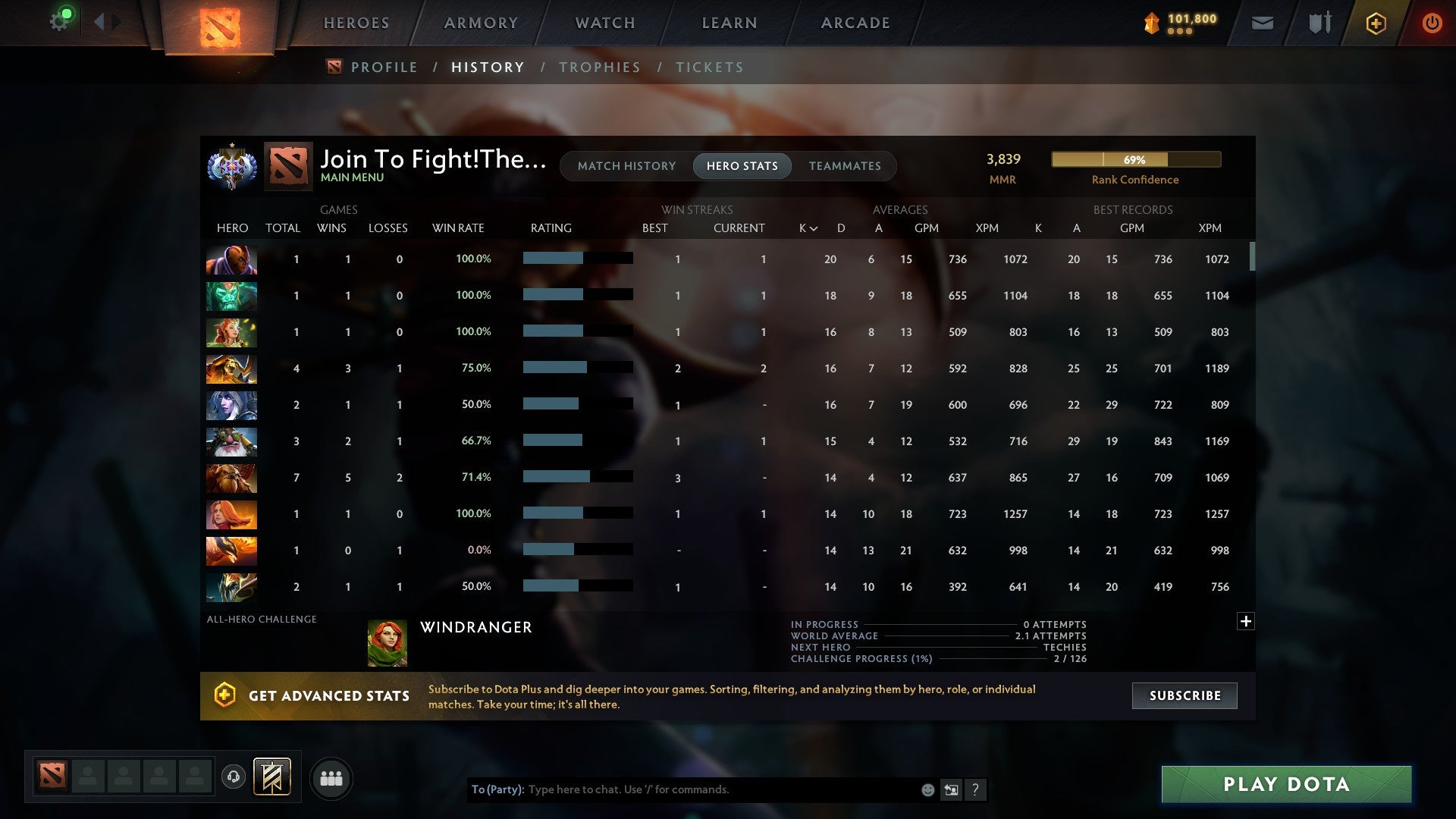Open Dota Plus via the gold hexagon icon

[x=1376, y=23]
